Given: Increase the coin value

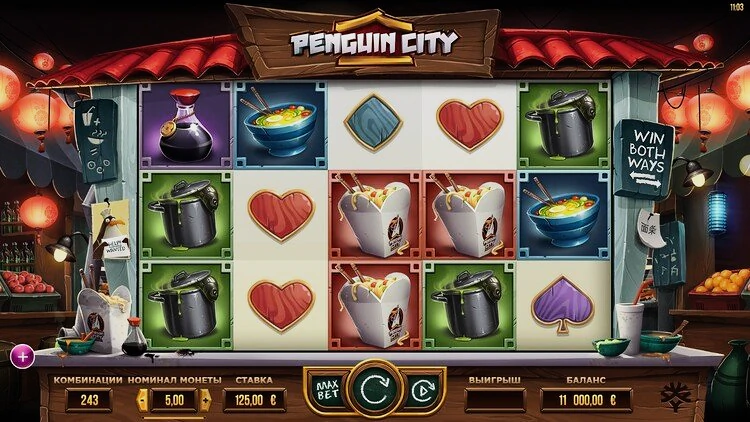Looking at the screenshot, I should tap(206, 400).
